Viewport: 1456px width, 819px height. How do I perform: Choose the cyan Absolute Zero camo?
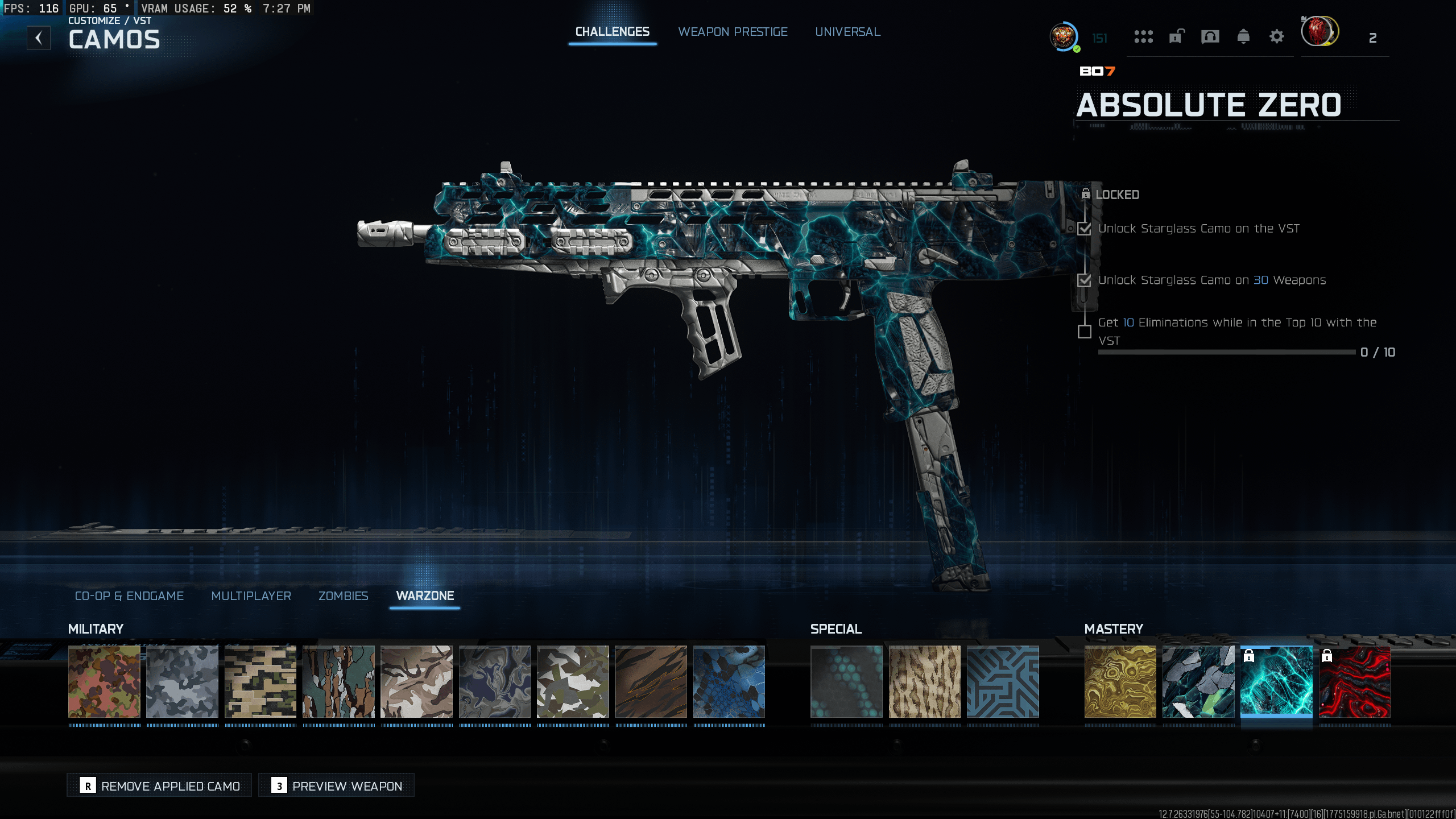coord(1276,681)
